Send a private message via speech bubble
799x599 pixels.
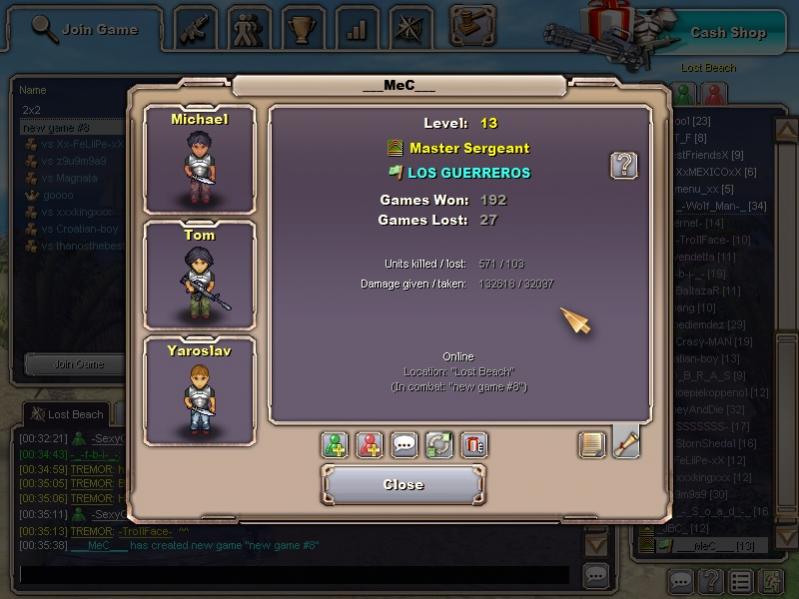pos(404,445)
